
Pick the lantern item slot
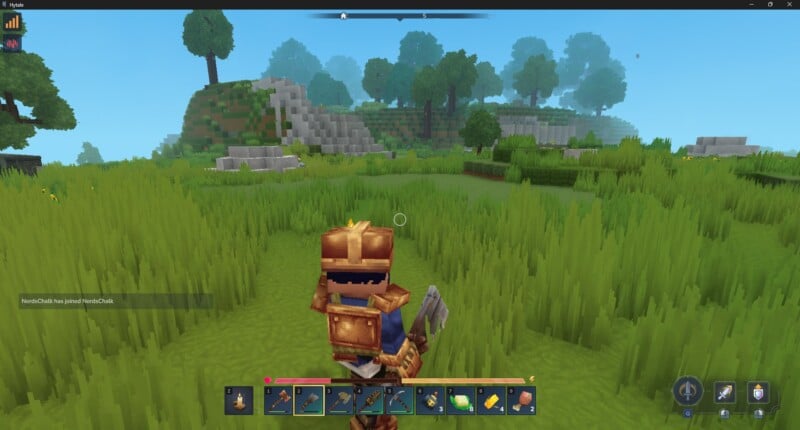(431, 401)
